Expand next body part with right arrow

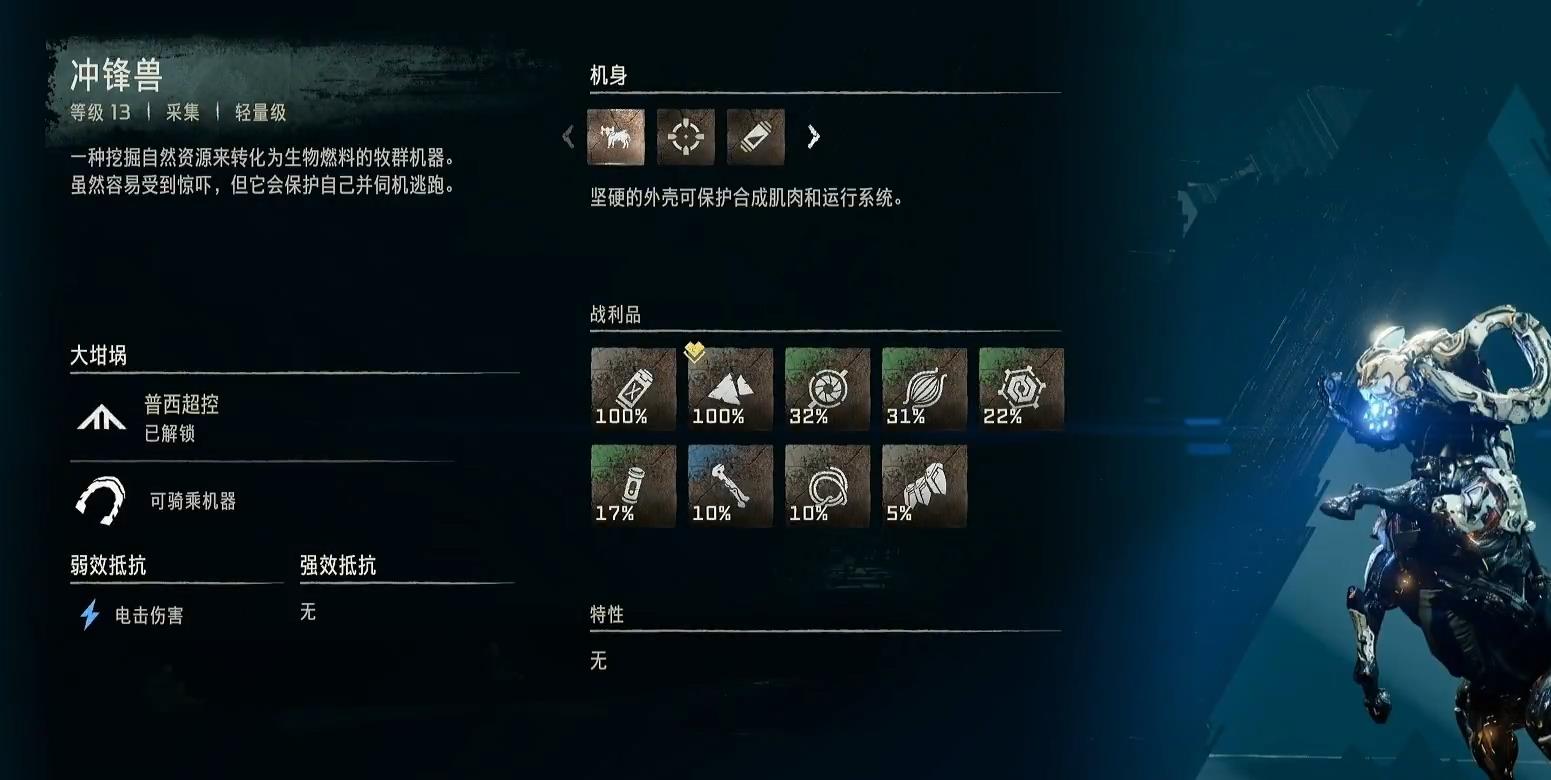point(814,136)
